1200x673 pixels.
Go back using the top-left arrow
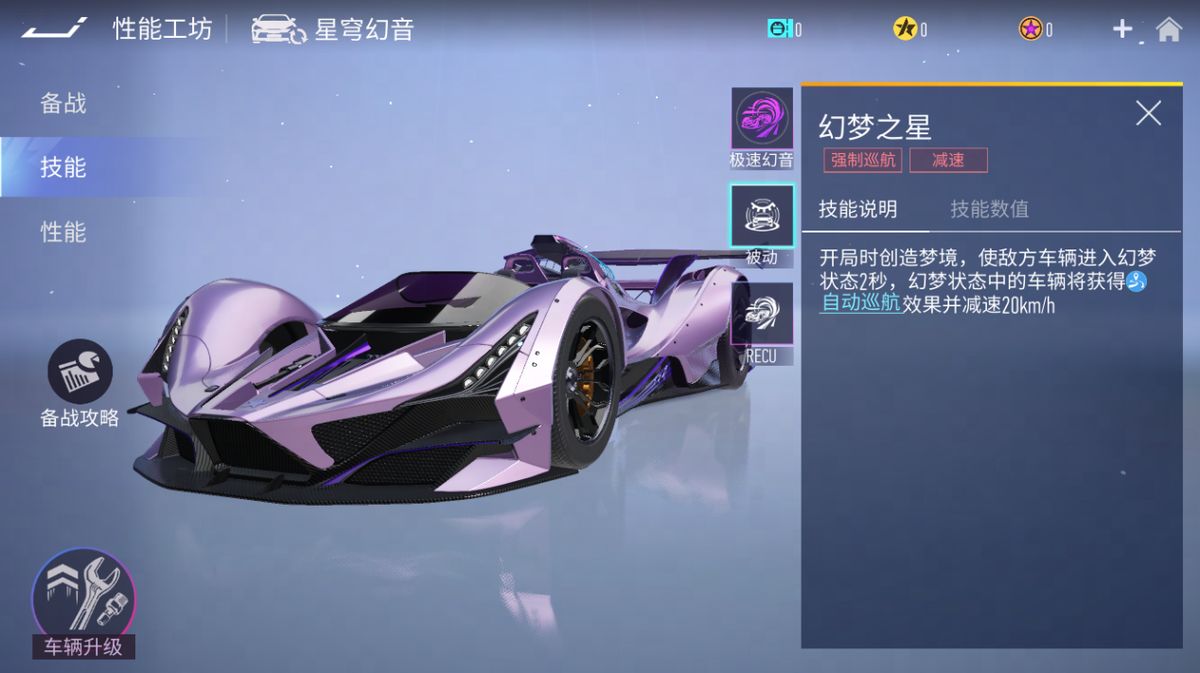tap(54, 29)
